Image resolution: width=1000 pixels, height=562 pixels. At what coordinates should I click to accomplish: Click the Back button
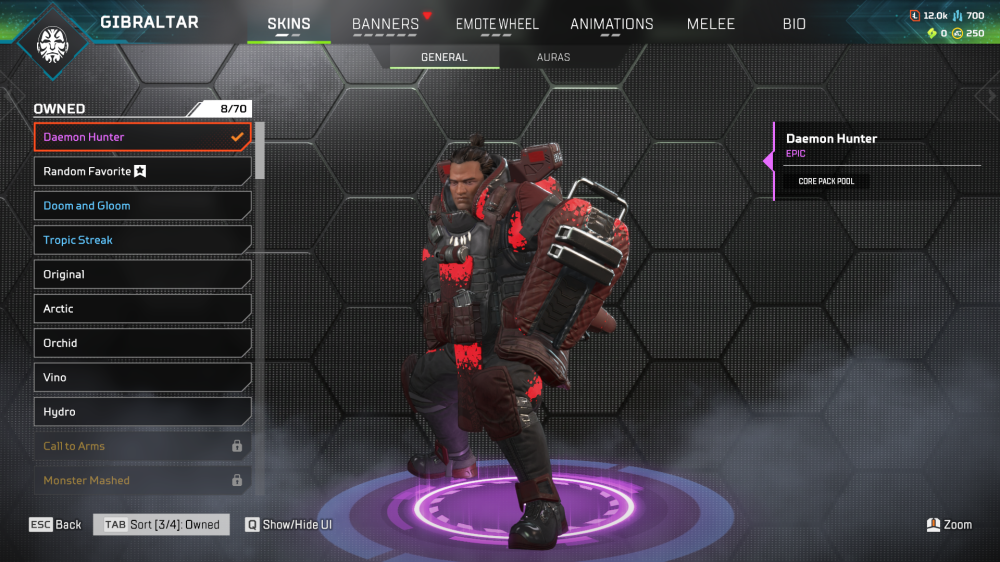tap(55, 525)
